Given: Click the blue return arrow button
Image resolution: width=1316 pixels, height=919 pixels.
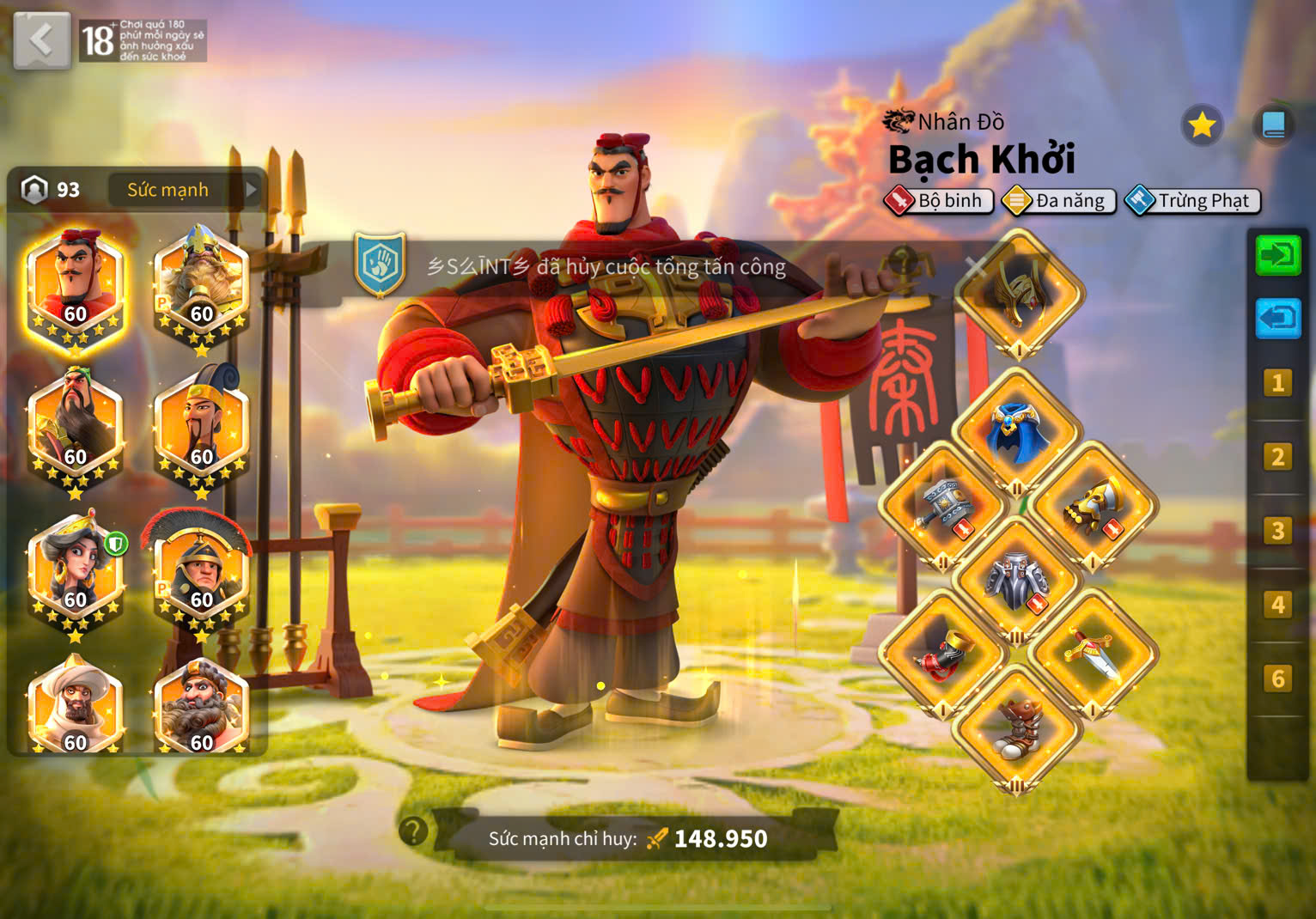Looking at the screenshot, I should (x=1278, y=319).
